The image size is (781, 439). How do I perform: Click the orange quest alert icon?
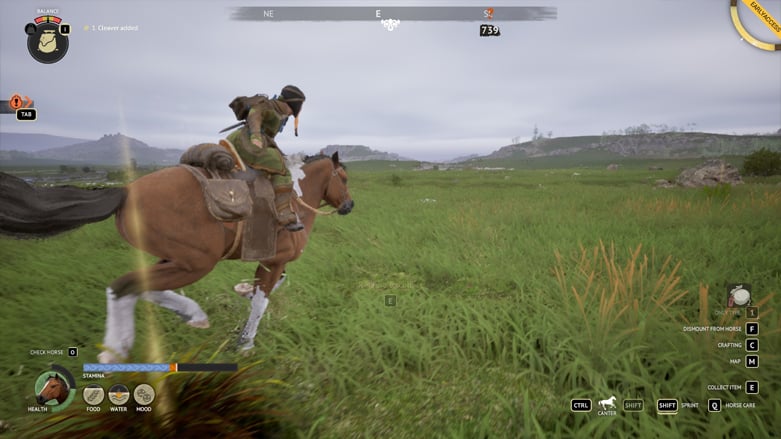coord(17,101)
